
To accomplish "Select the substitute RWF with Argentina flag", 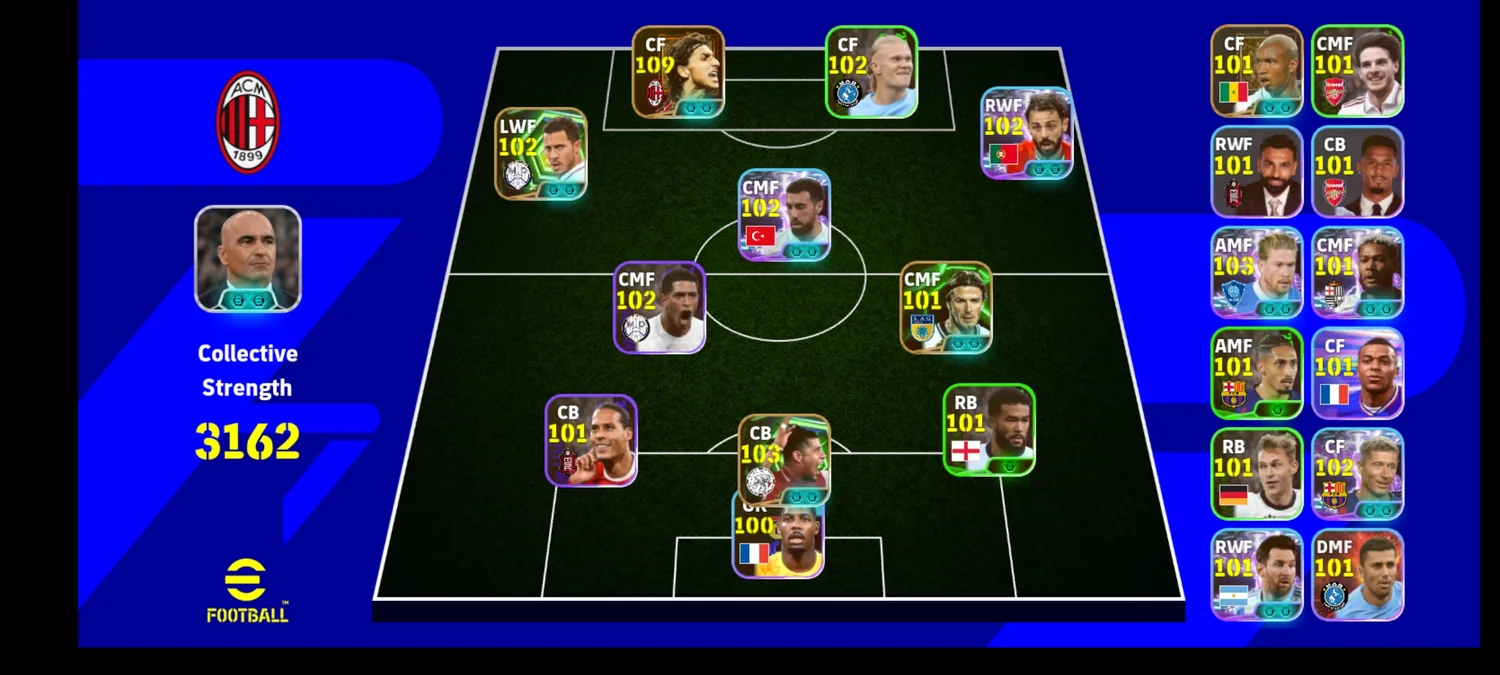I will [x=1257, y=574].
